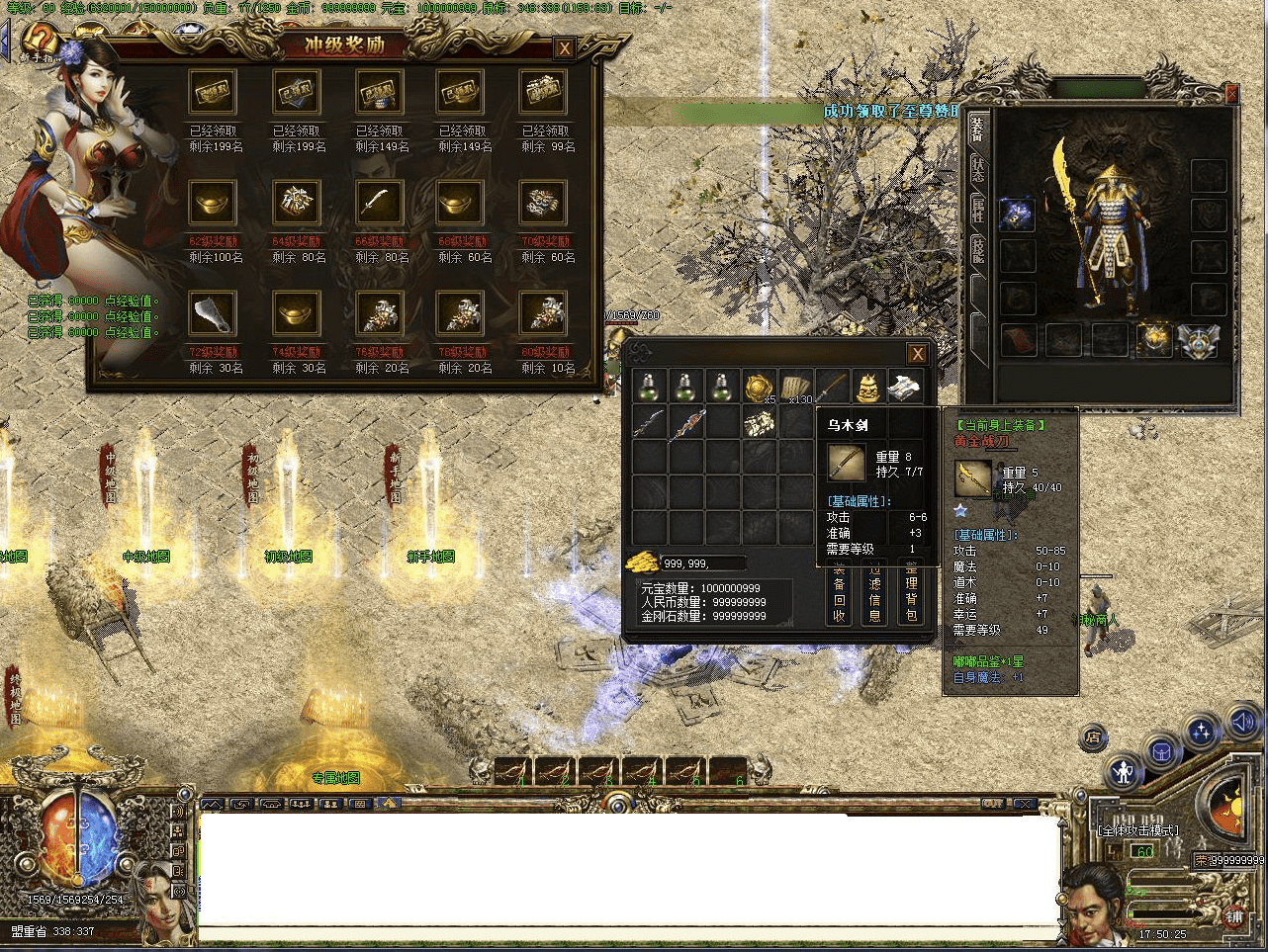This screenshot has width=1268, height=952.
Task: Close the 冲级奖励 reward window
Action: click(x=564, y=48)
